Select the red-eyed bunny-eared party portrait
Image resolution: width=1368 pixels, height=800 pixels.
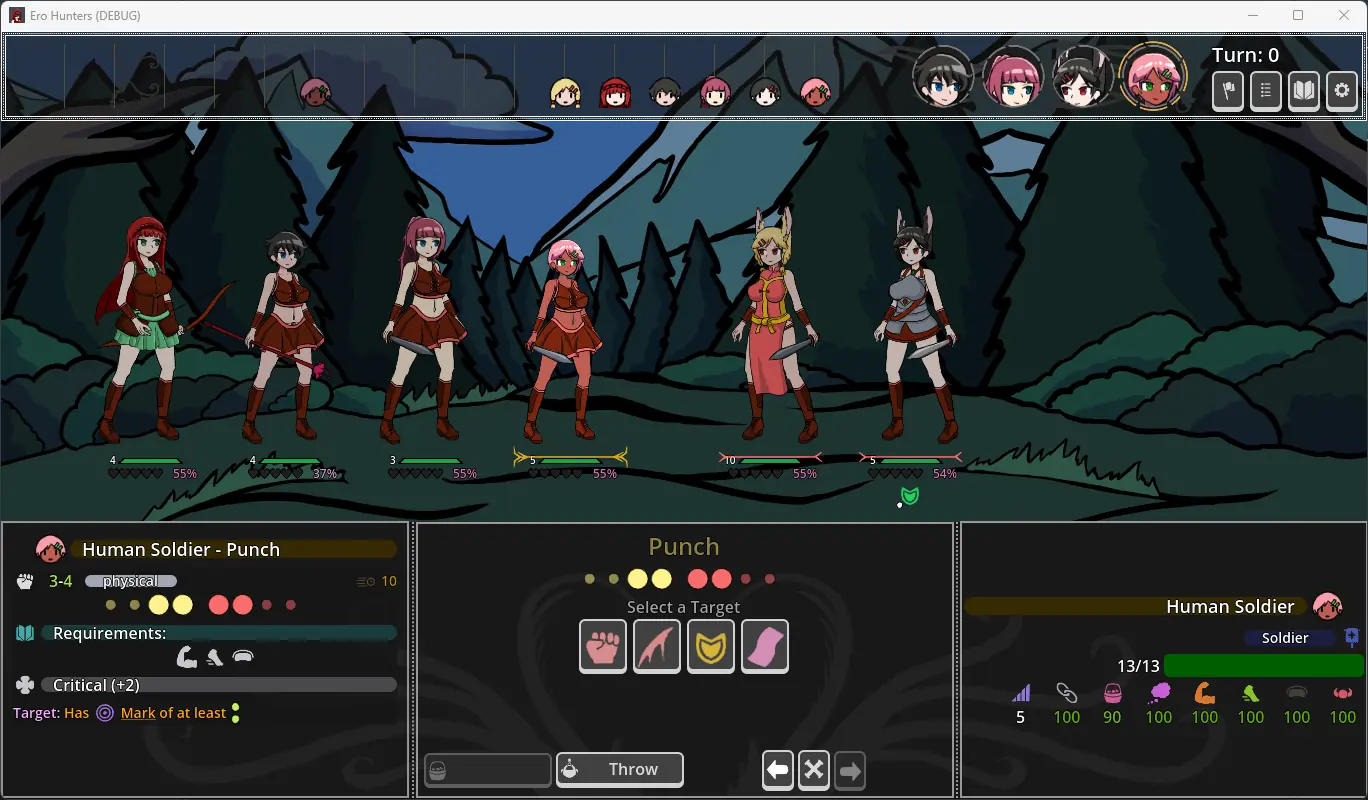(x=1083, y=77)
